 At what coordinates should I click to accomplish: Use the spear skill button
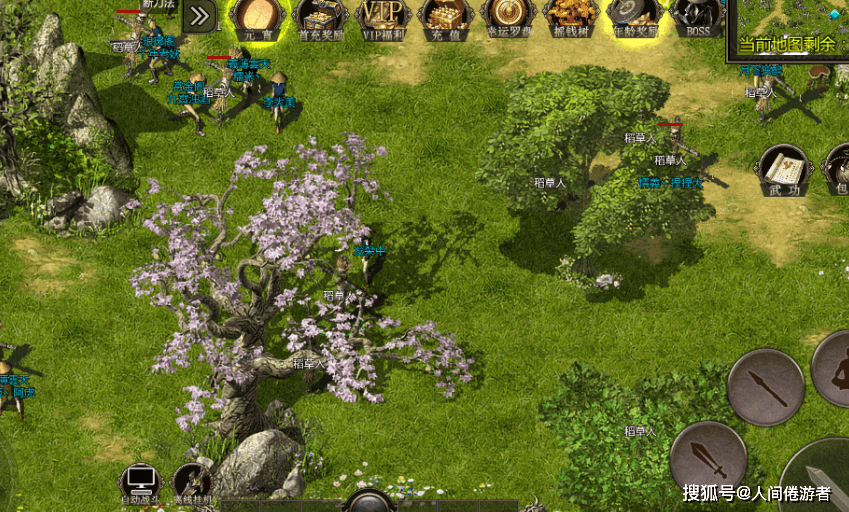(x=766, y=386)
